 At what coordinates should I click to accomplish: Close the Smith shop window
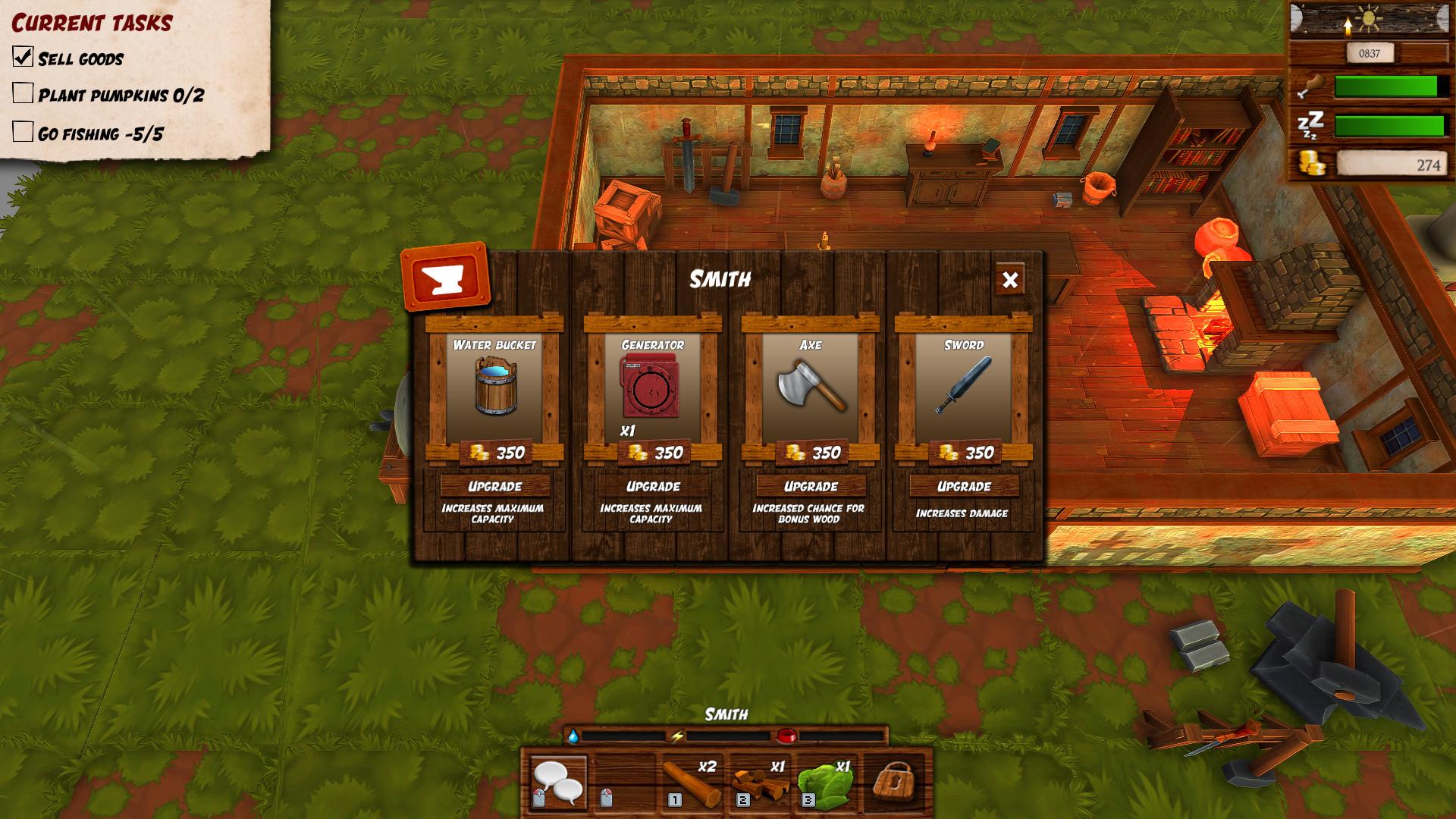1011,280
